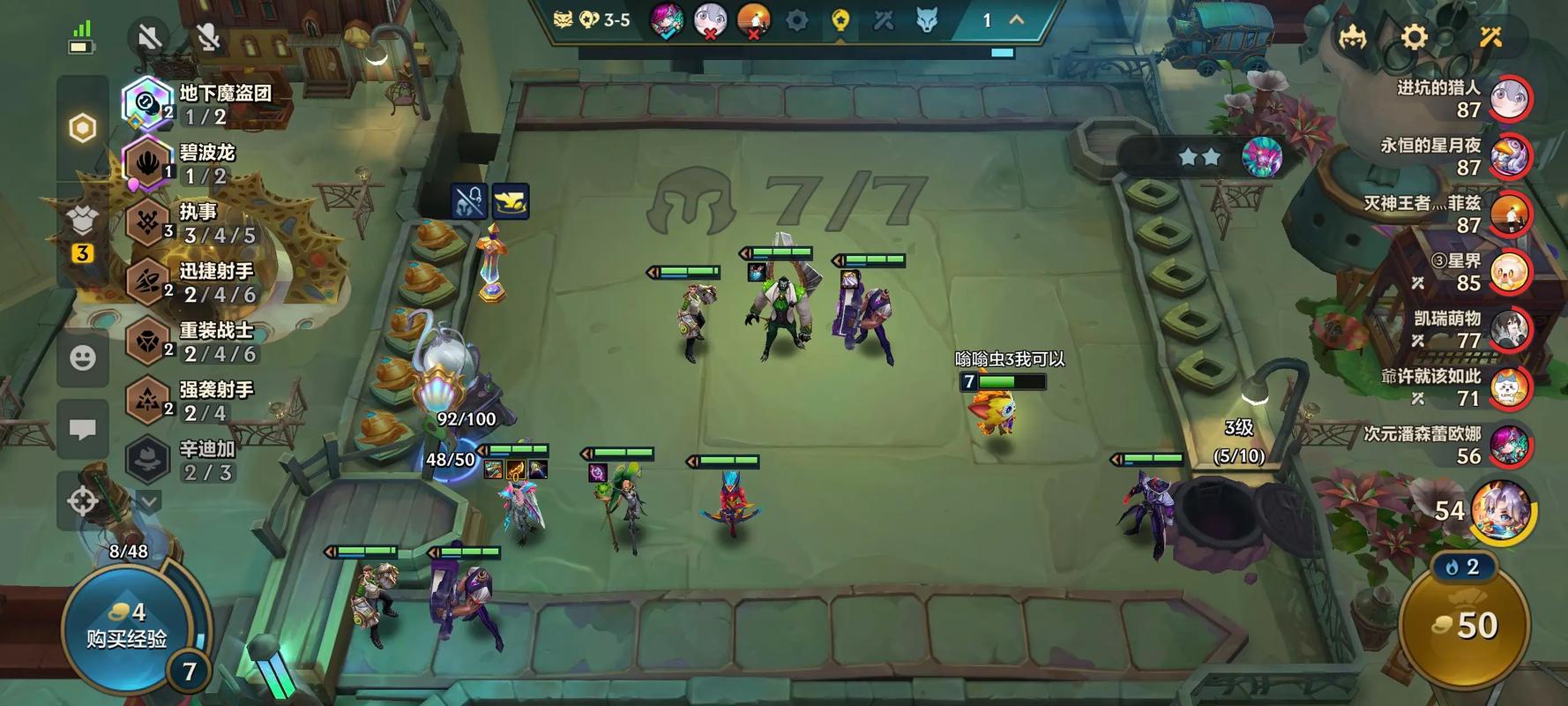
Task: Open the hexagon icon on left sidebar
Action: [83, 129]
